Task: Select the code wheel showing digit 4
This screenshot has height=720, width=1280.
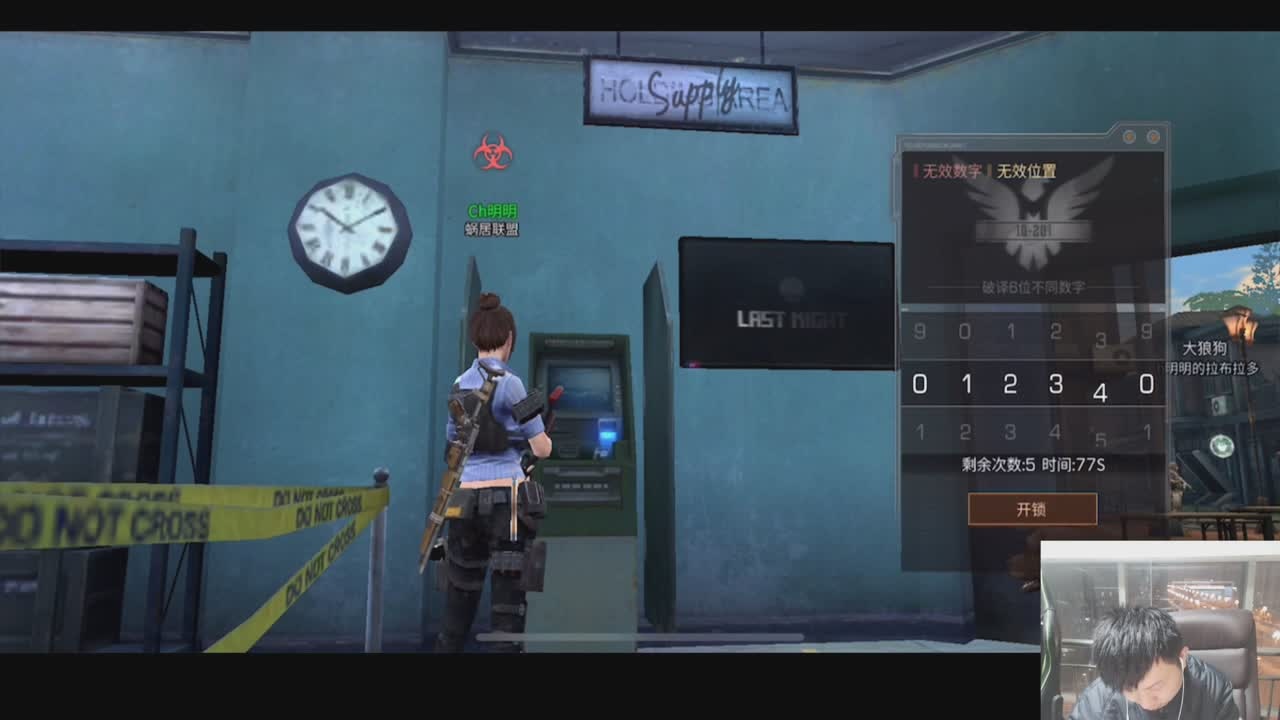Action: click(1100, 393)
